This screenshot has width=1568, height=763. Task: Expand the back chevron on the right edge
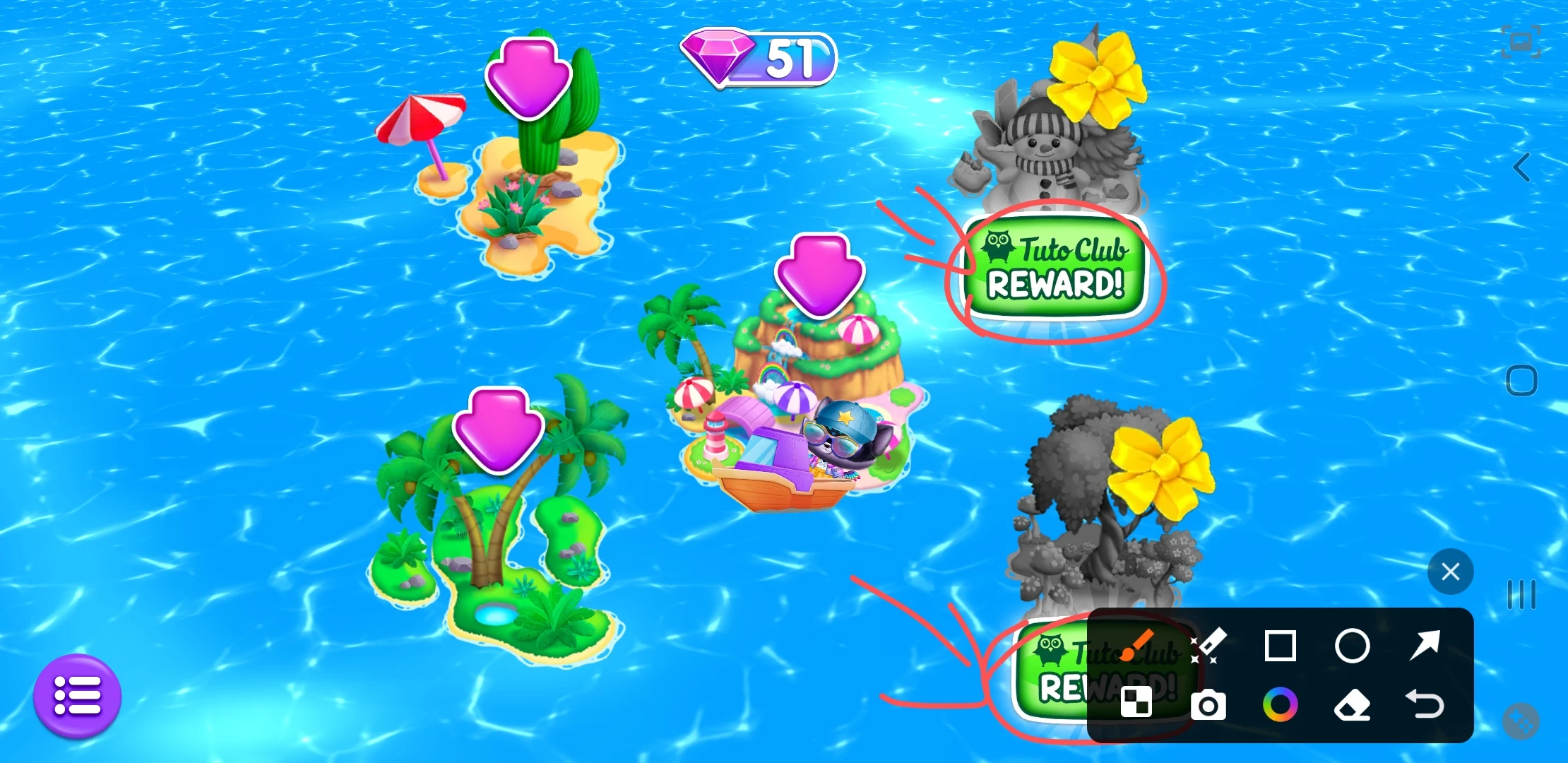1520,167
